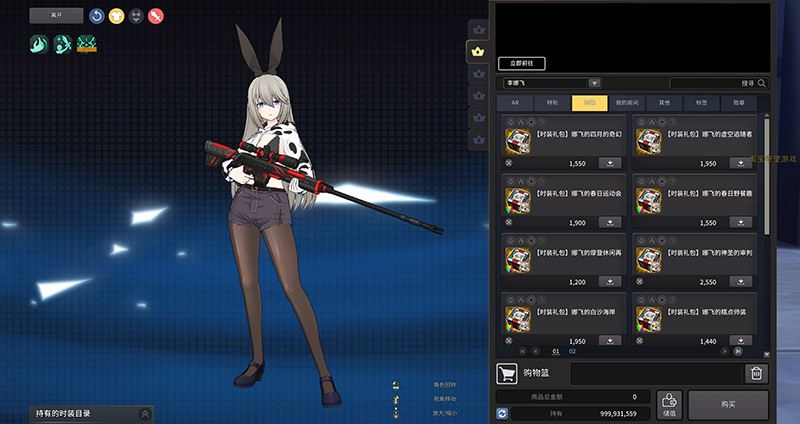
Task: Toggle the red sword weapon icon
Action: coord(155,15)
